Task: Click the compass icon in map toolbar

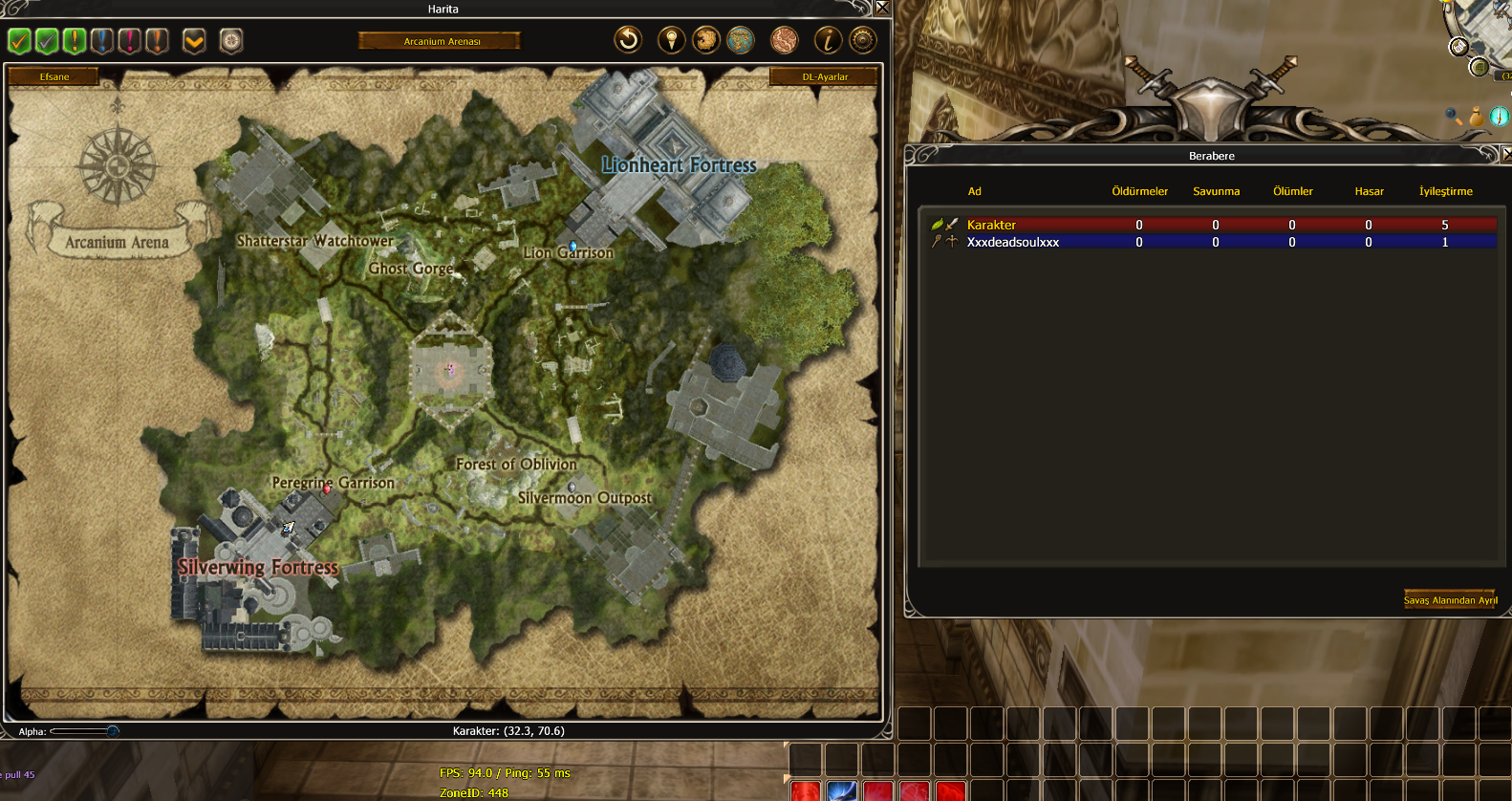Action: (231, 41)
